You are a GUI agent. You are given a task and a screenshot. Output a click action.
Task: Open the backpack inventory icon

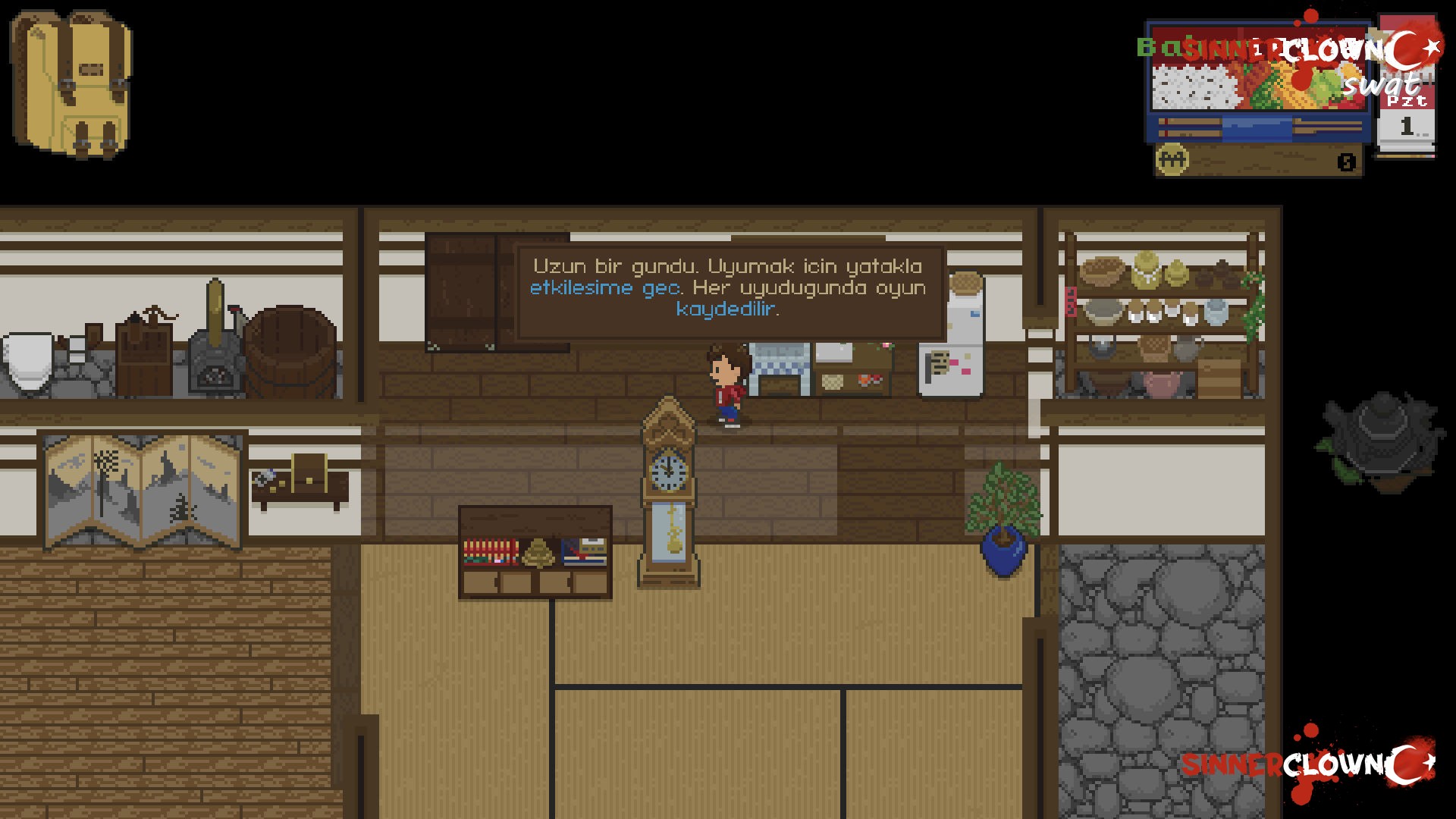pyautogui.click(x=72, y=83)
